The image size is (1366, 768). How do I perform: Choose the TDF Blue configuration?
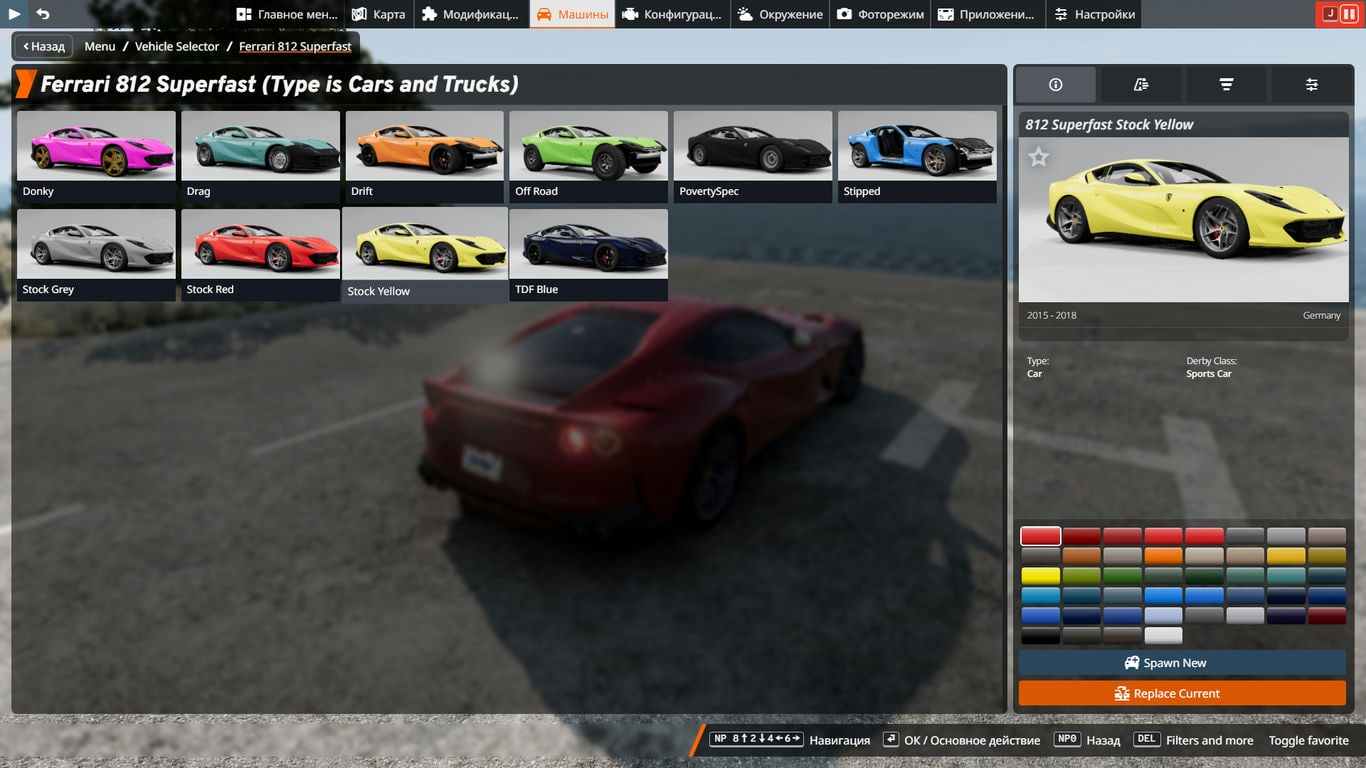pyautogui.click(x=588, y=254)
